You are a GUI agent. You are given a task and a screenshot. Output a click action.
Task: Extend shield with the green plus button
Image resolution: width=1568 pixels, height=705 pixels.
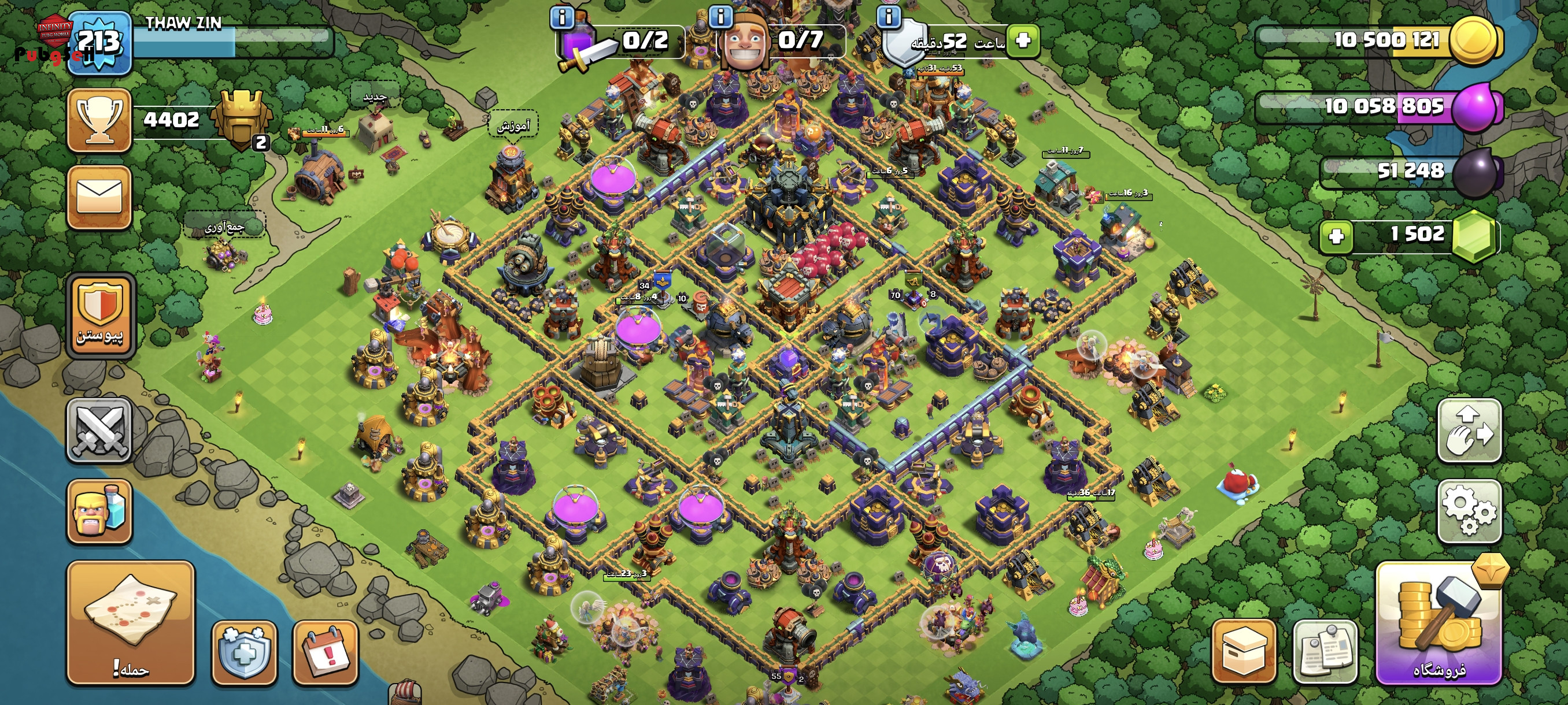coord(1023,41)
